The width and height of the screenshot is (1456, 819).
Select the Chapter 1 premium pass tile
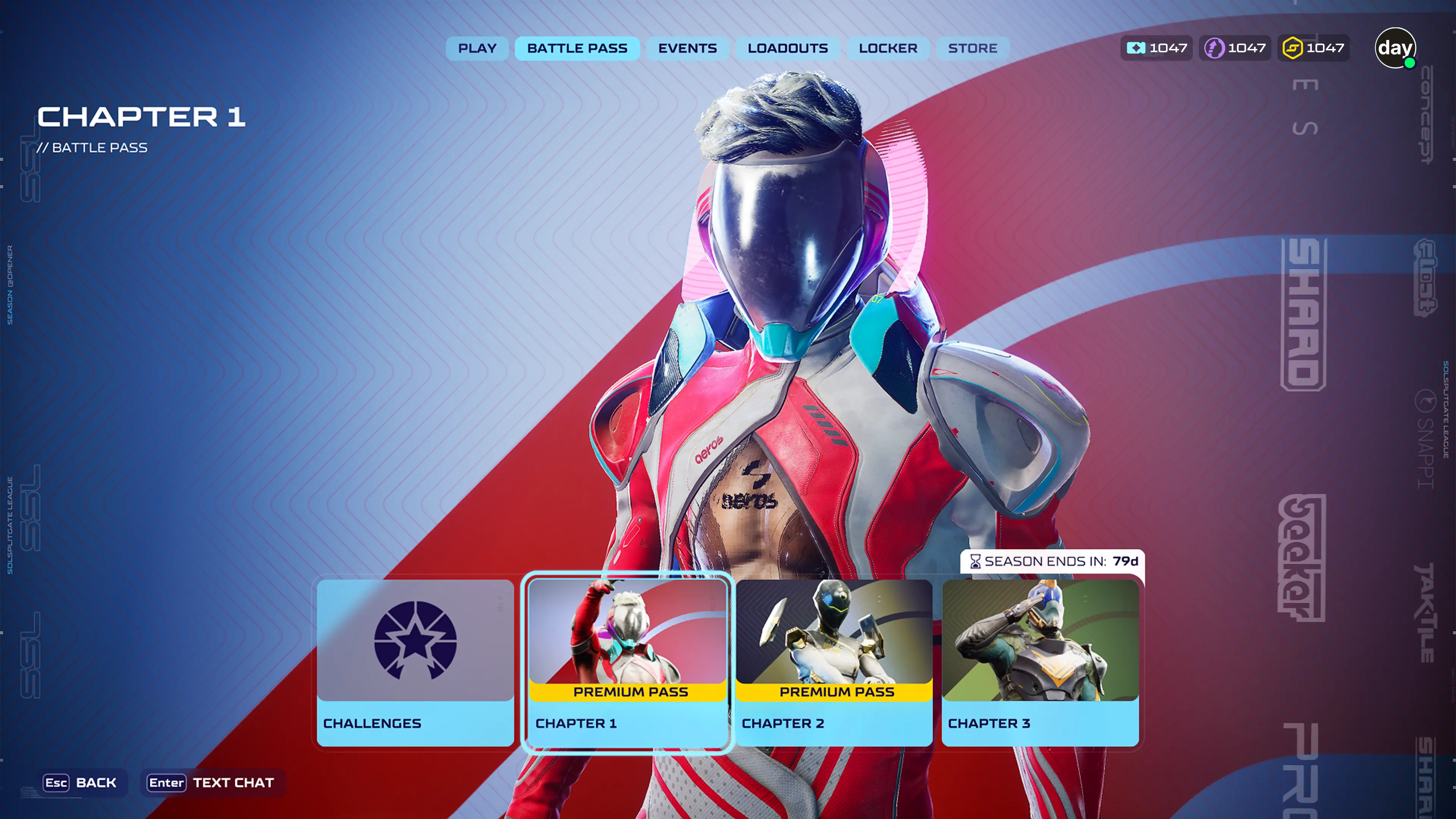[628, 662]
